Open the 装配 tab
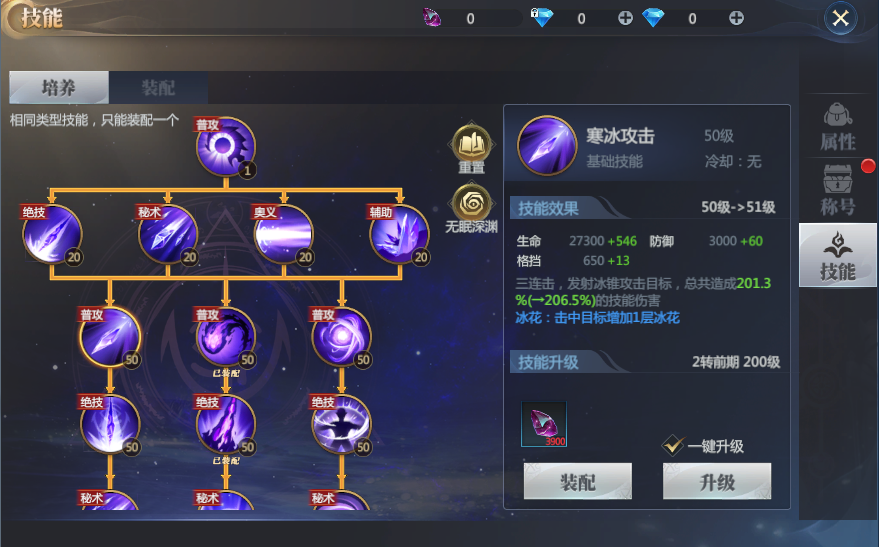This screenshot has width=879, height=547. [x=158, y=88]
